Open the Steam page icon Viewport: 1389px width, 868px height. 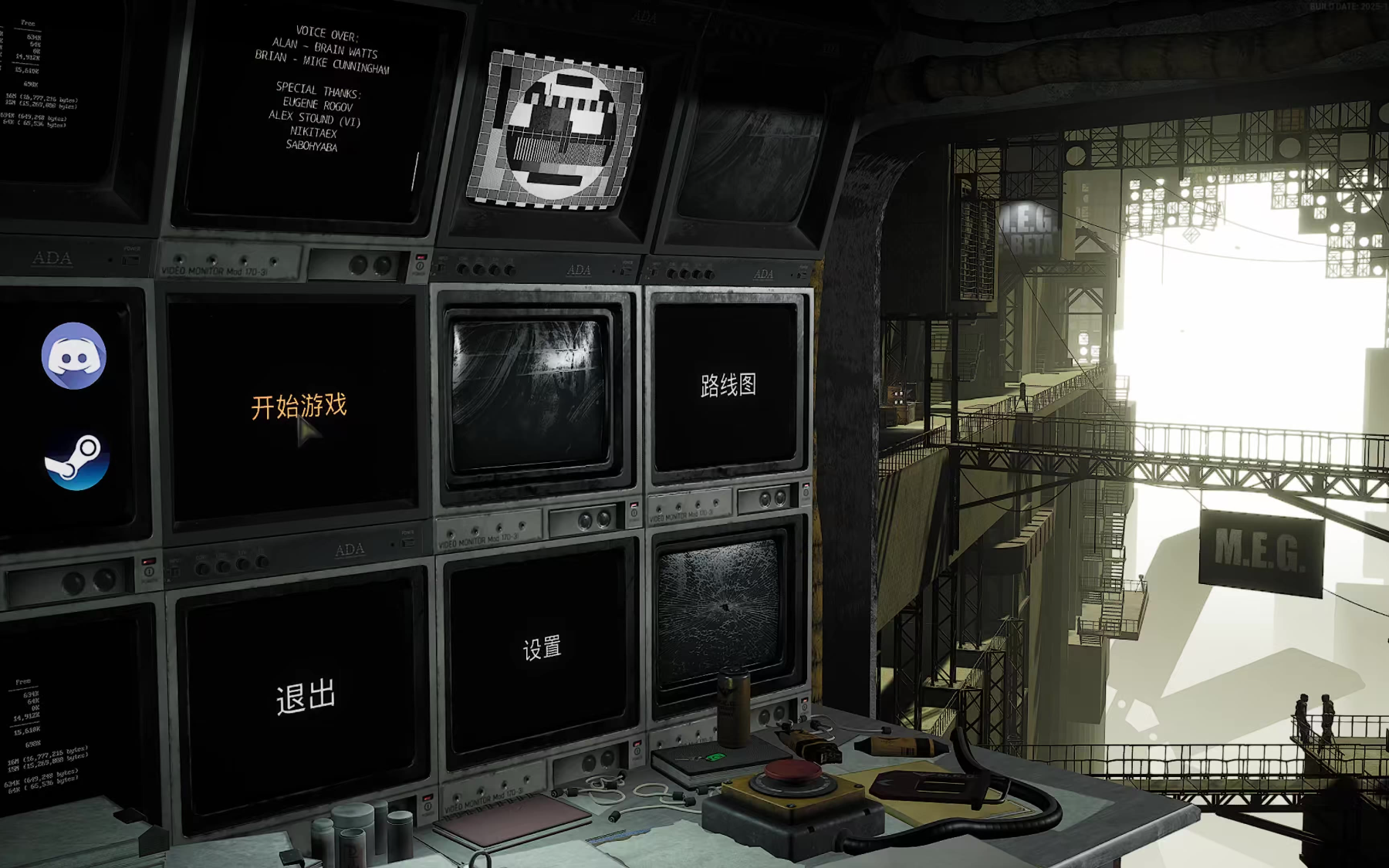pyautogui.click(x=76, y=461)
